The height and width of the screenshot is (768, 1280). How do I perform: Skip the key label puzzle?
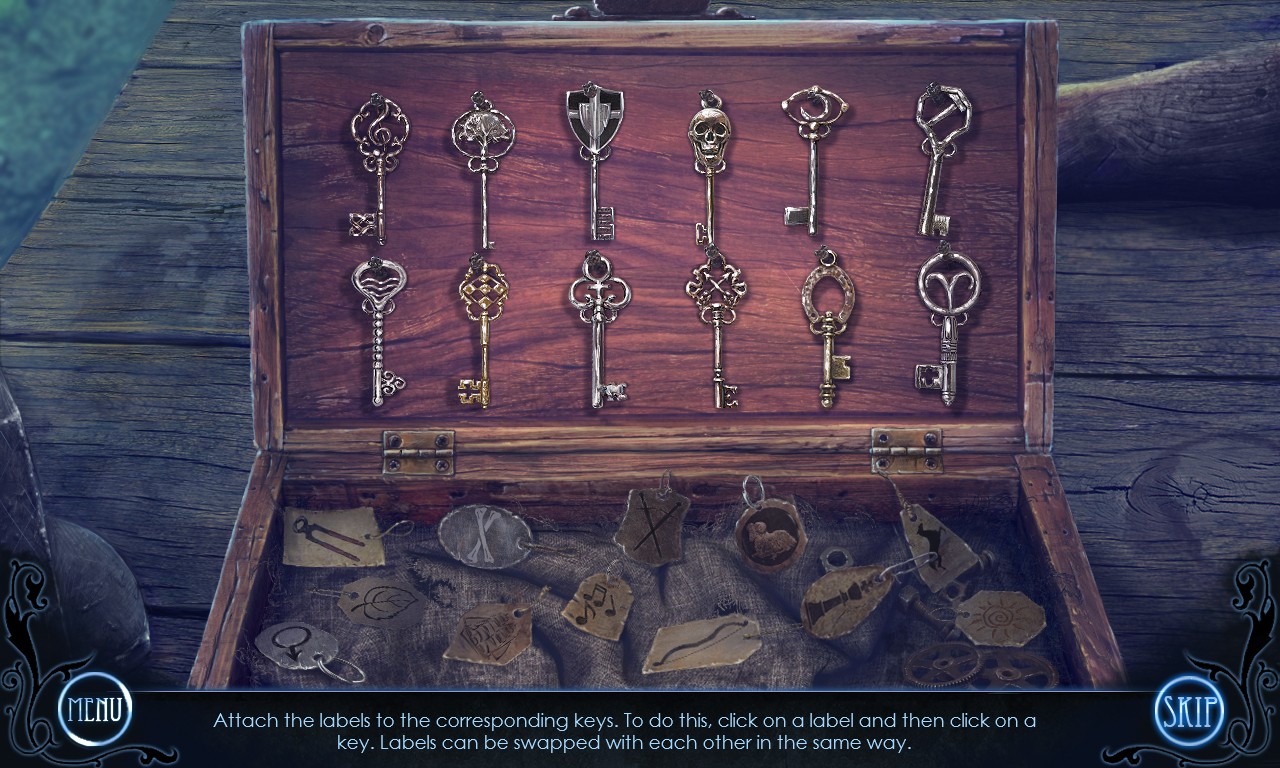[1190, 711]
